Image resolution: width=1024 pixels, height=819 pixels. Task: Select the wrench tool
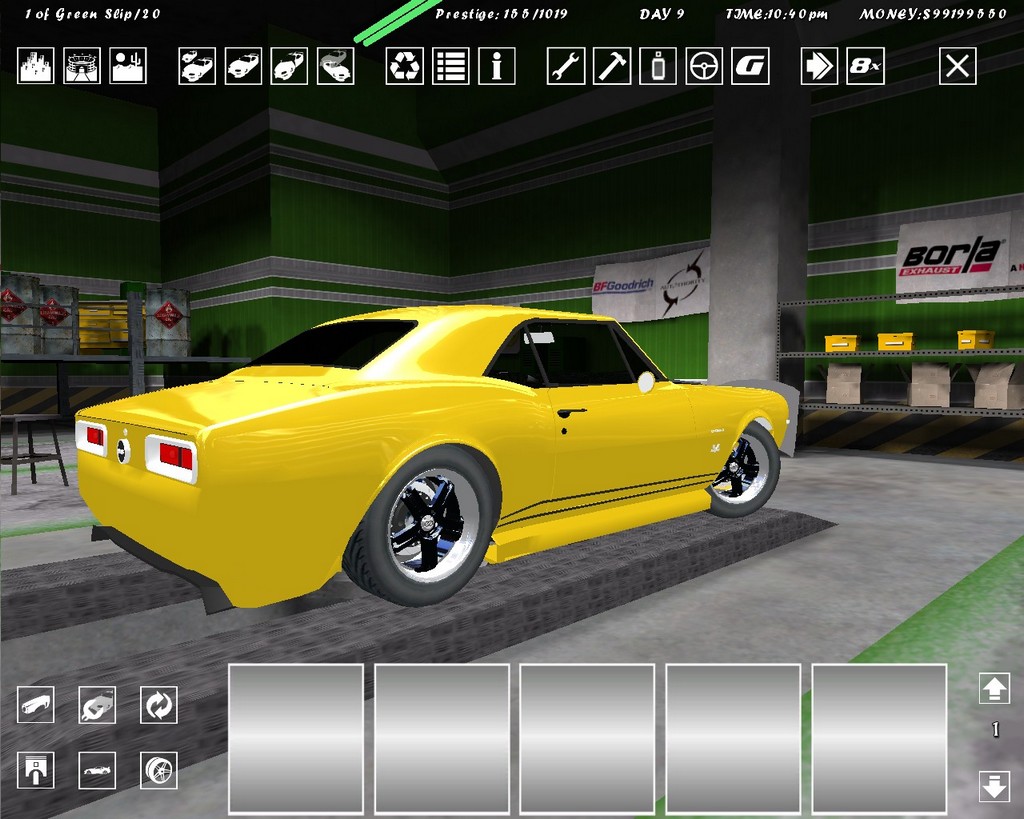(x=566, y=67)
